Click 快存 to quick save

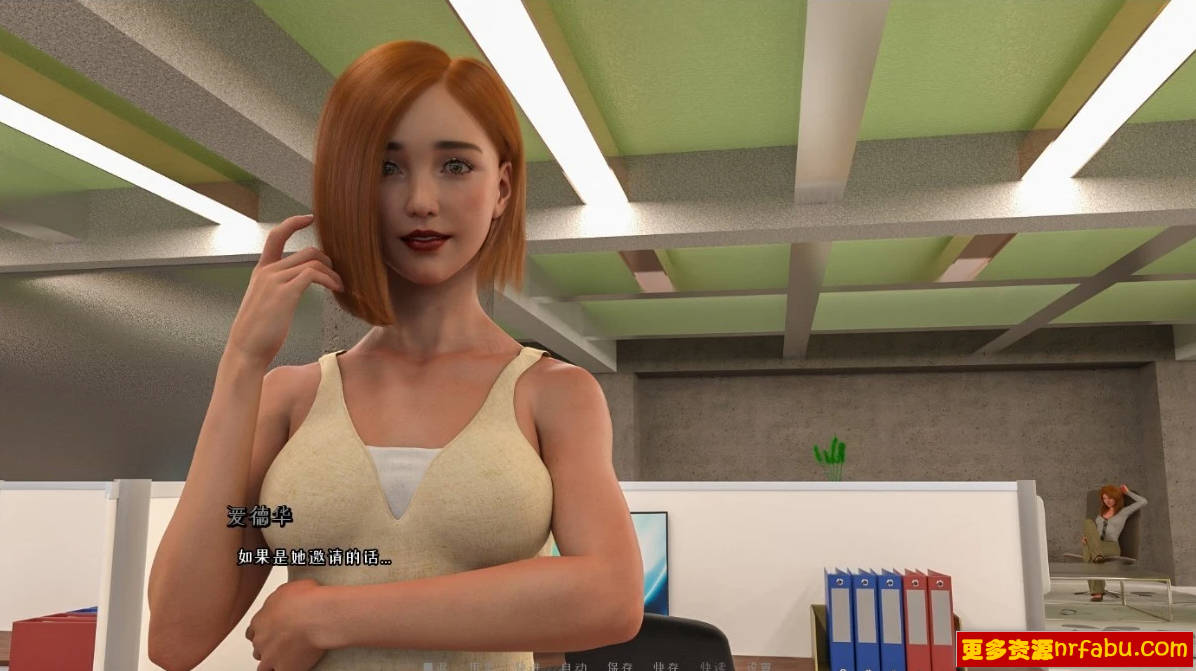666,666
